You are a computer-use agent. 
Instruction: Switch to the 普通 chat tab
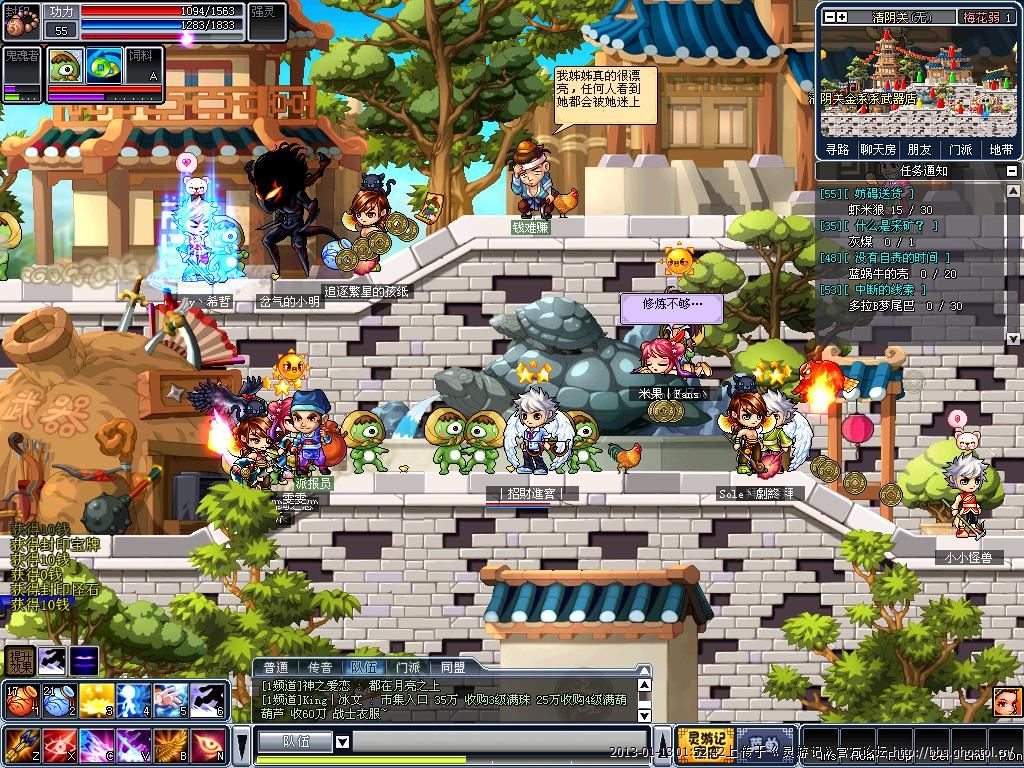coord(275,667)
